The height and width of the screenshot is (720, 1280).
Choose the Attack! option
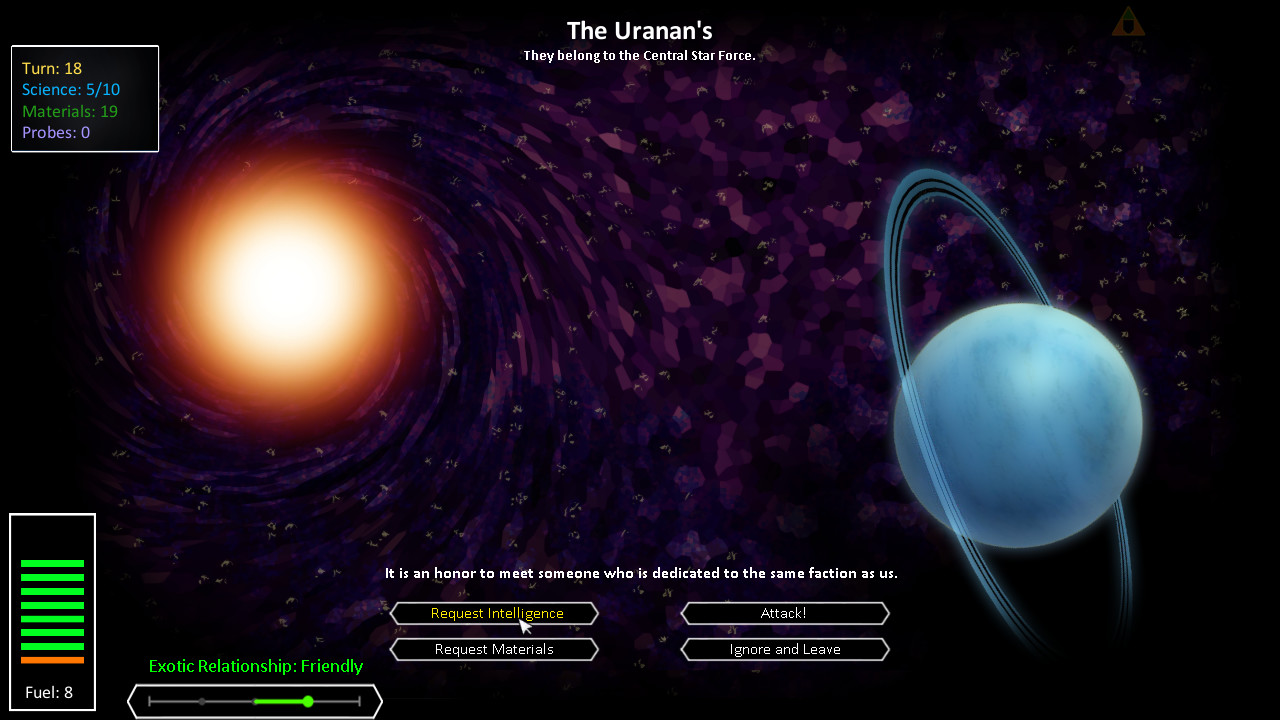pyautogui.click(x=784, y=613)
